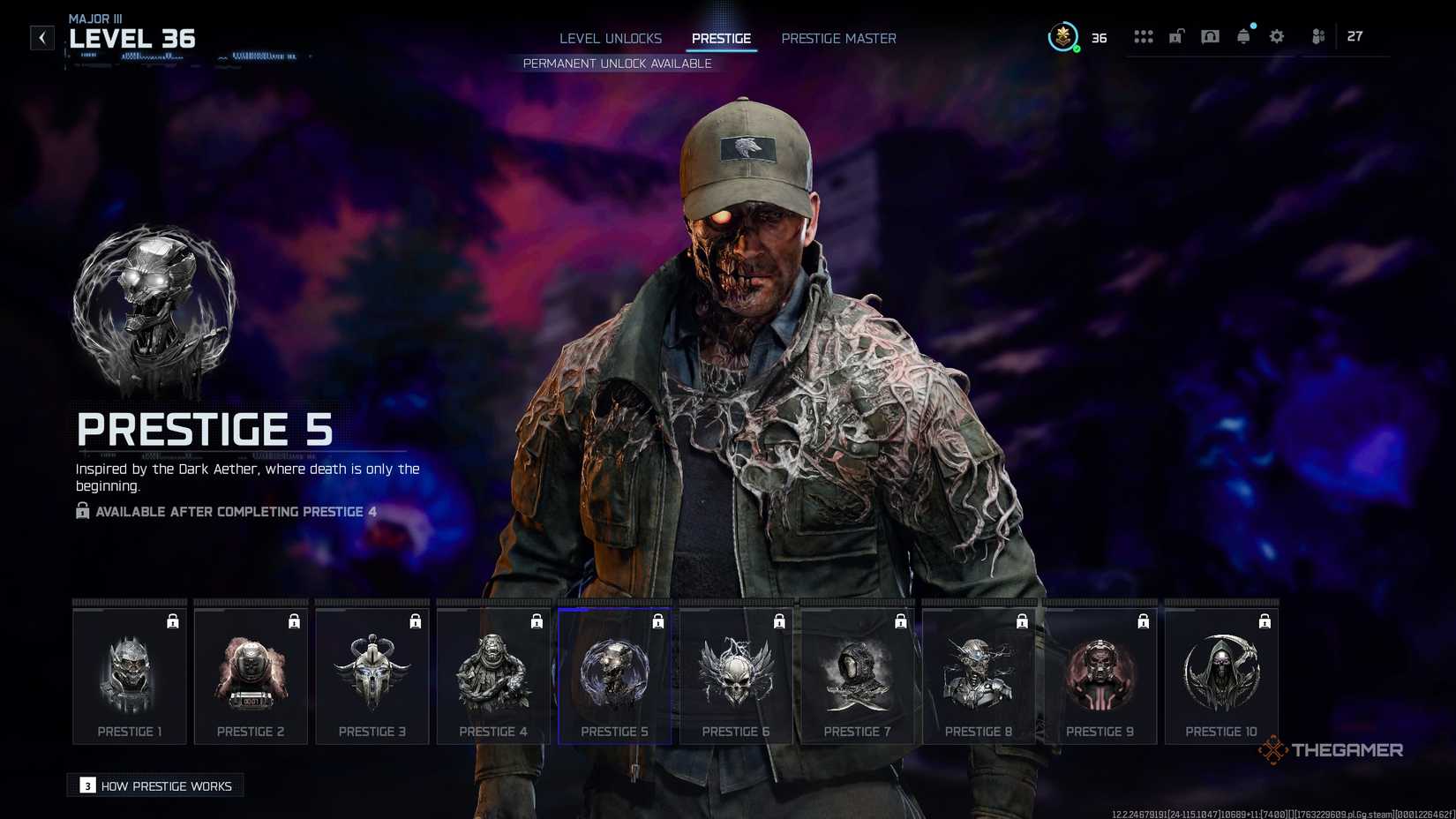Click the store icon next to the camera icon
Screen dimensions: 1456x819
tap(1176, 36)
